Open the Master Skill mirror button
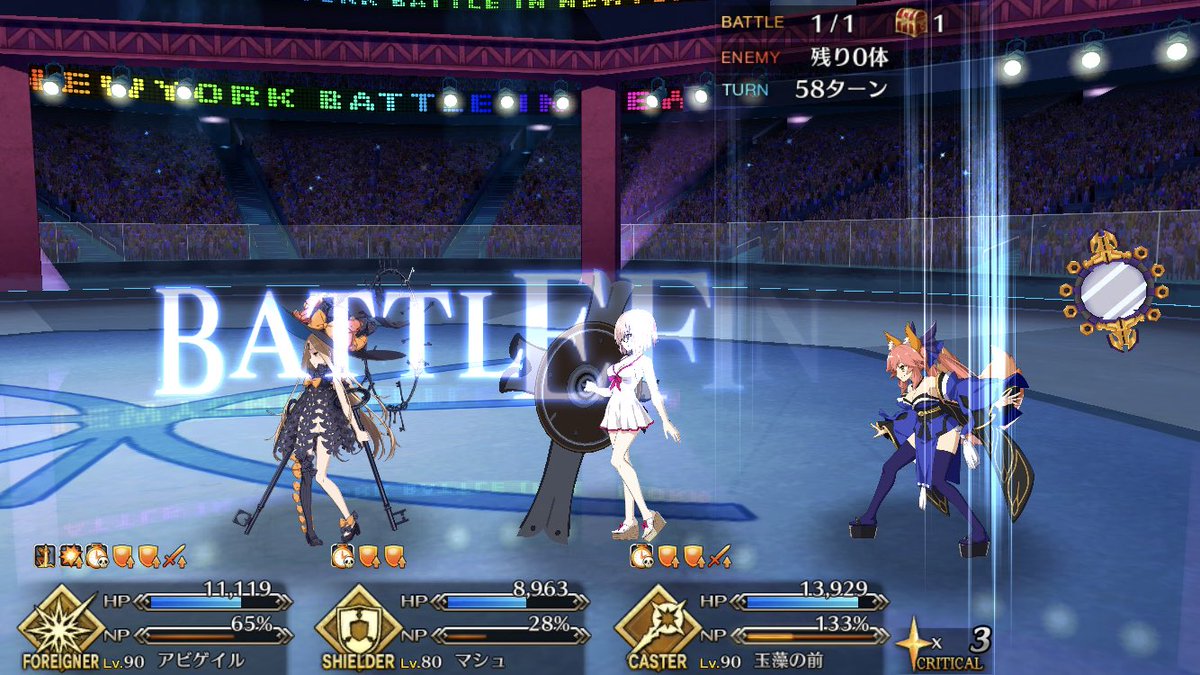 coord(1111,292)
